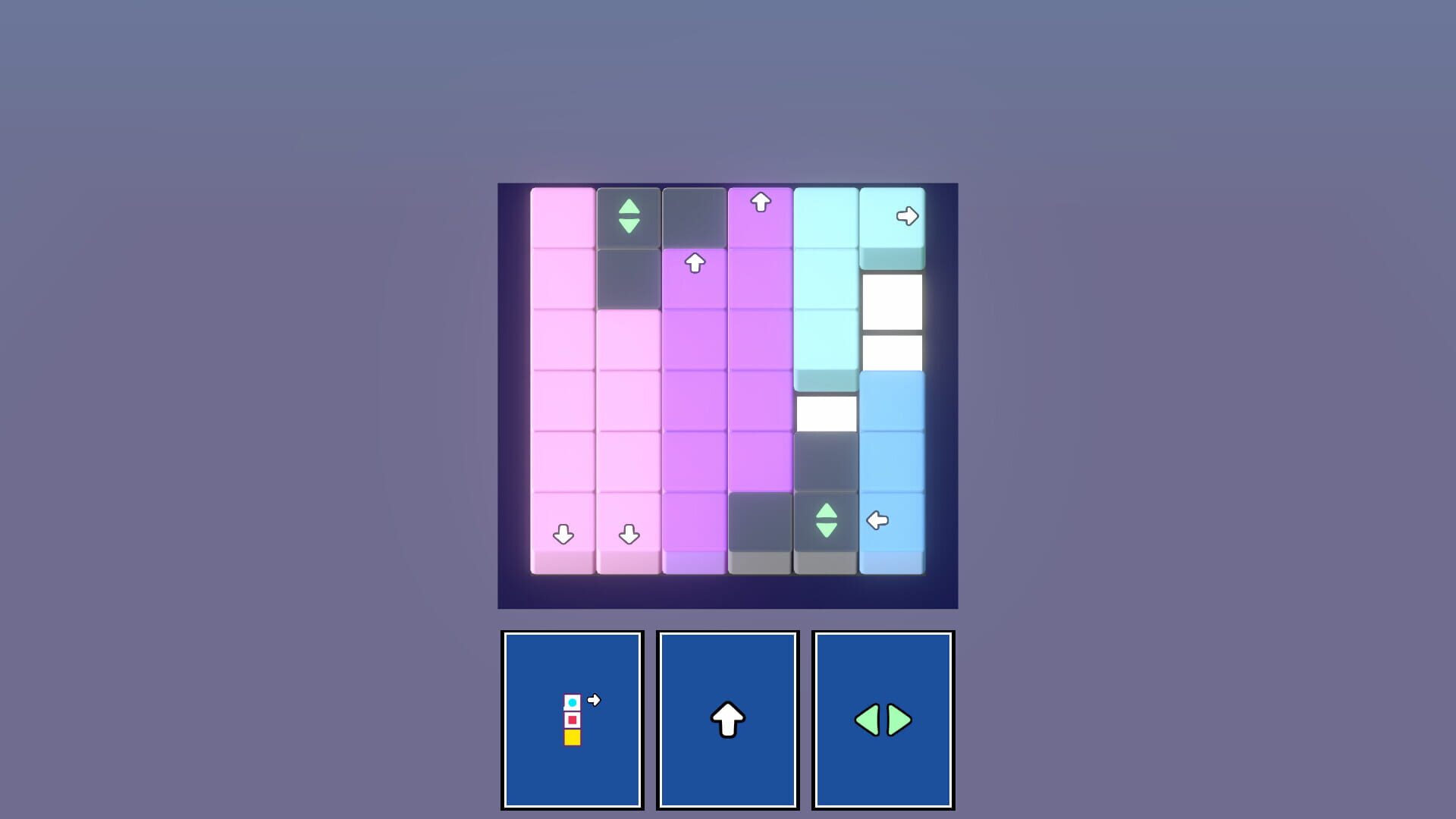Screen dimensions: 1456x819
Task: Toggle the green vertical double arrow at the top
Action: point(628,216)
